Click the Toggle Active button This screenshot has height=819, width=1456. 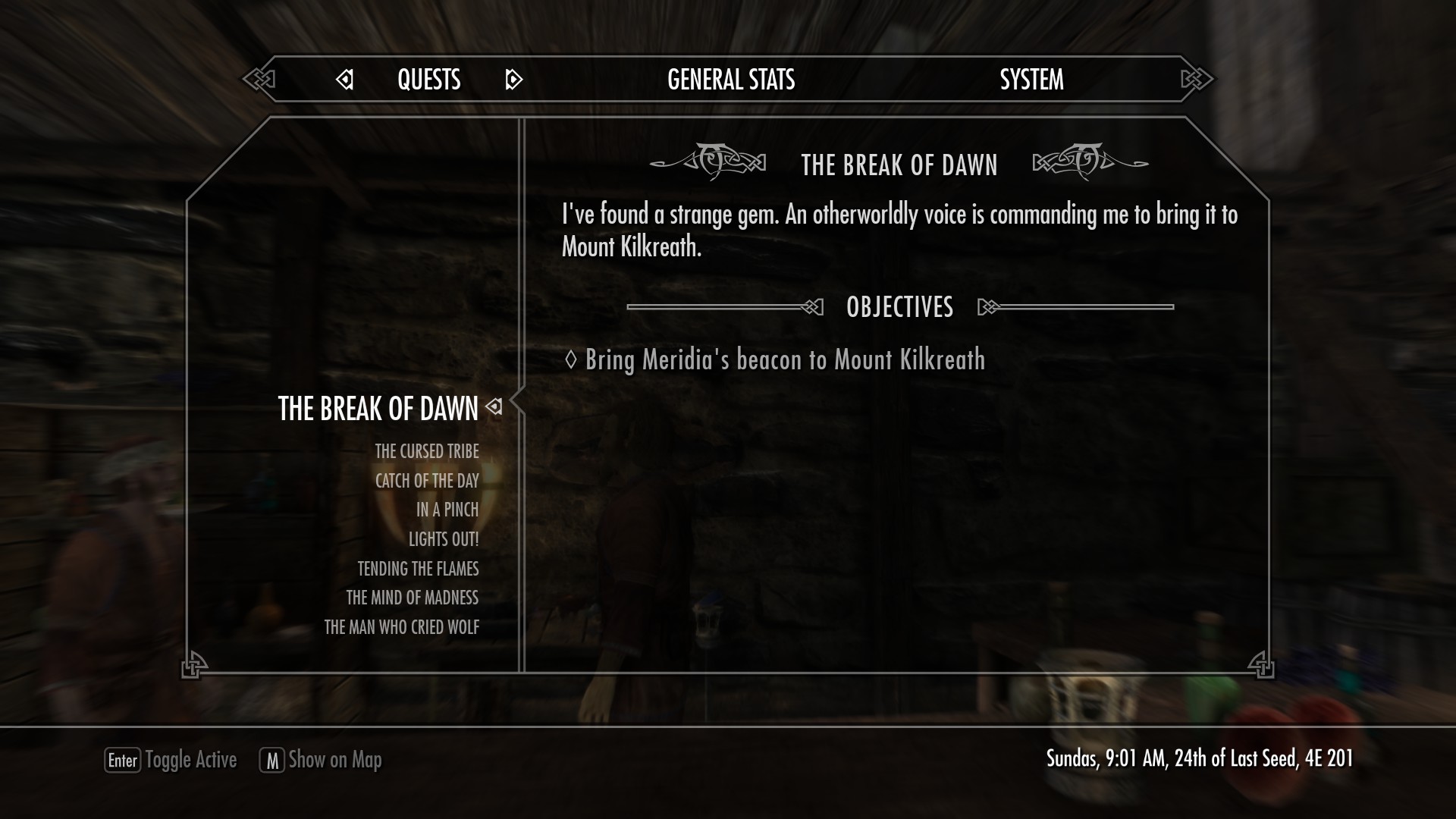[x=171, y=760]
